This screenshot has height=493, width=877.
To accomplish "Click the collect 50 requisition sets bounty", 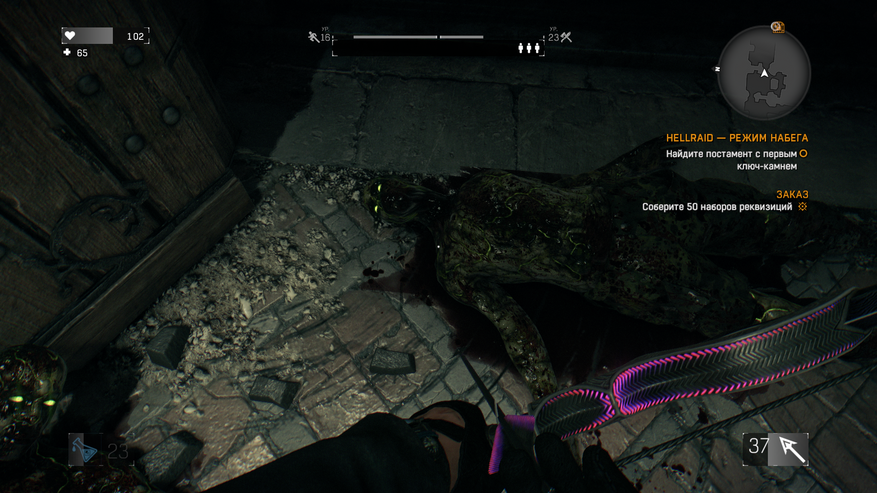I will pos(717,207).
